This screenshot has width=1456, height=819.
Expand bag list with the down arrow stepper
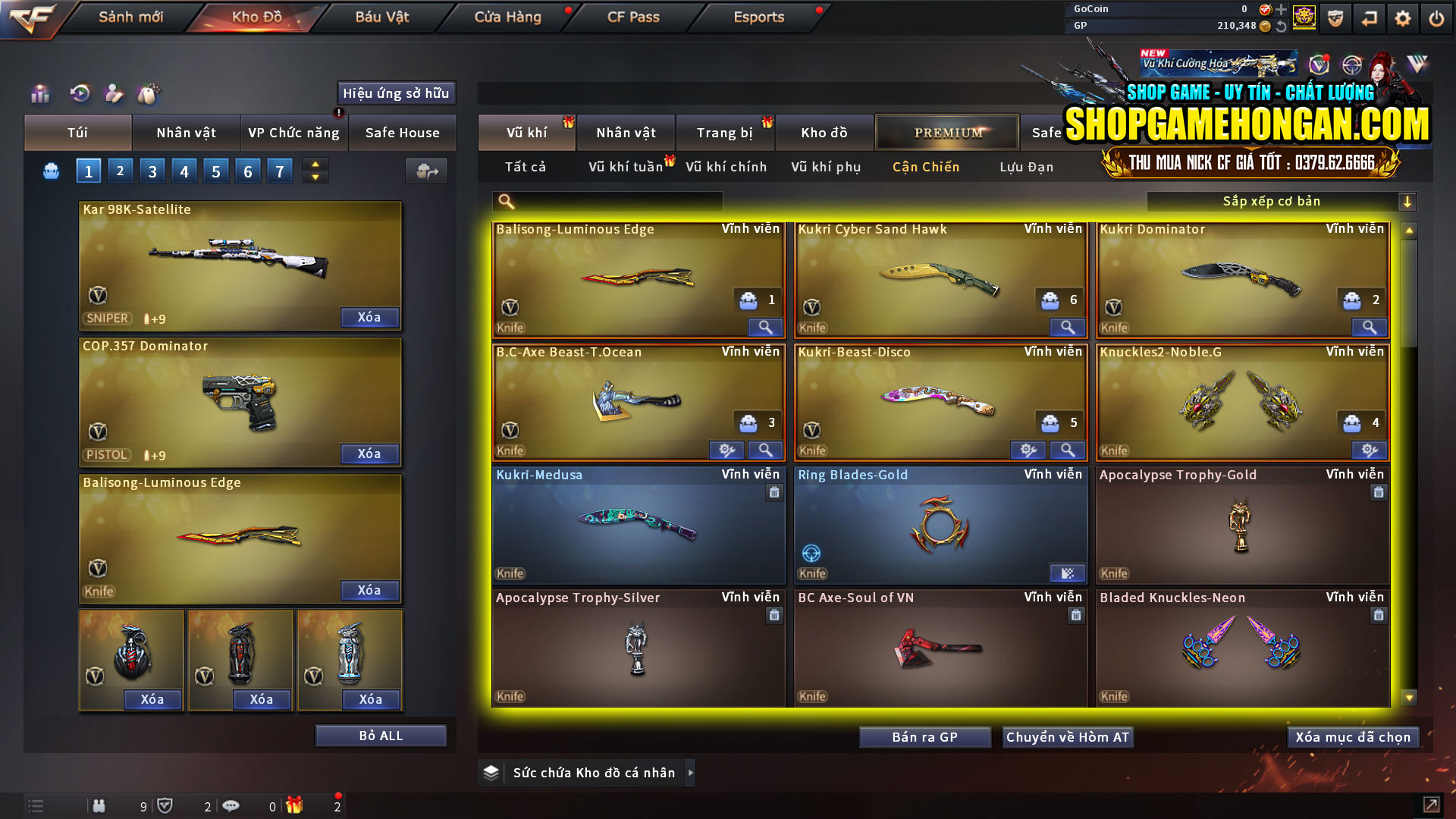pos(314,177)
